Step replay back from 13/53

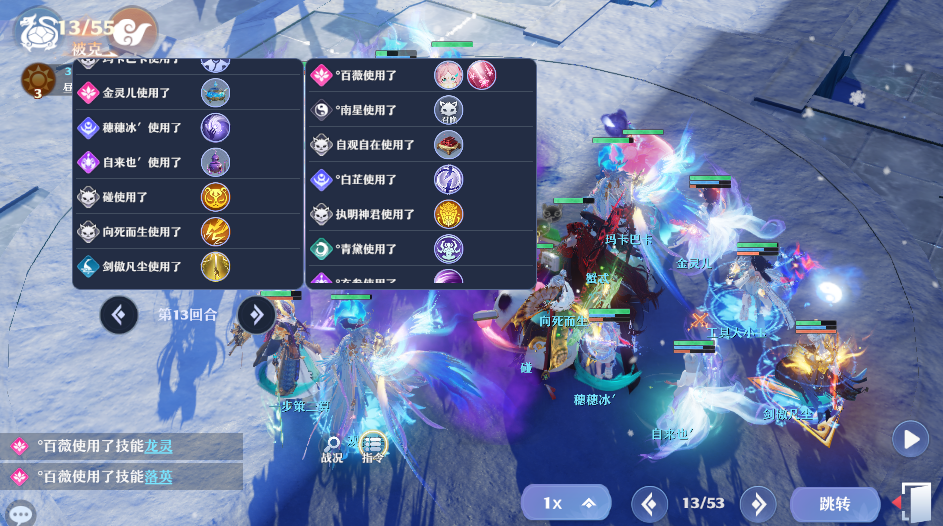[649, 504]
